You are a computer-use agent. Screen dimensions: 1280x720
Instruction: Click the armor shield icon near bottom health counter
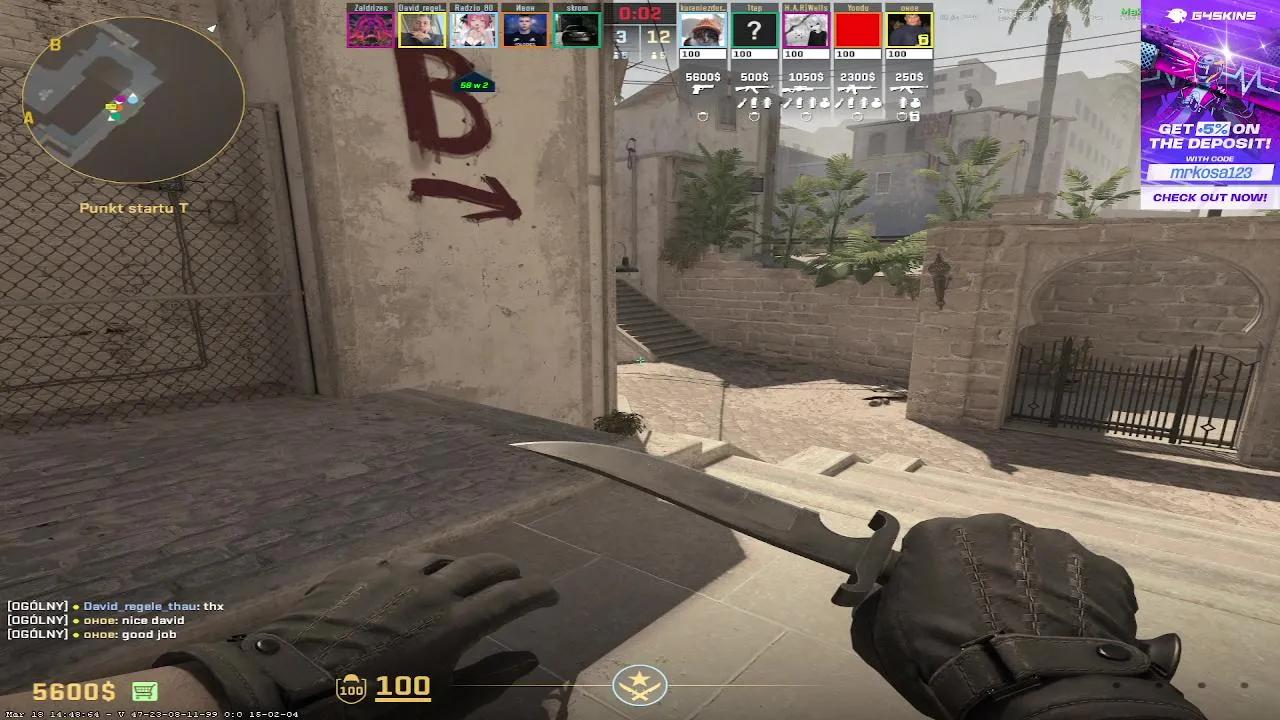tap(352, 687)
